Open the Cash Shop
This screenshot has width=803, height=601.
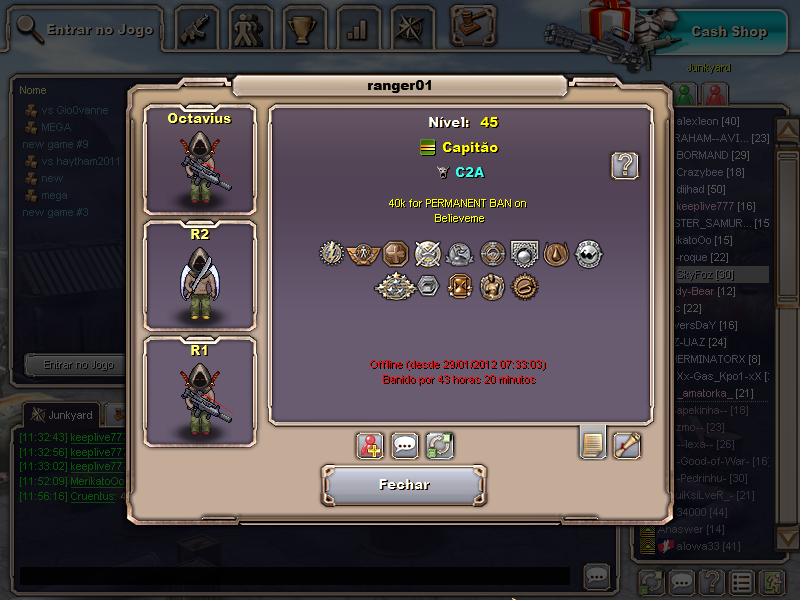728,31
